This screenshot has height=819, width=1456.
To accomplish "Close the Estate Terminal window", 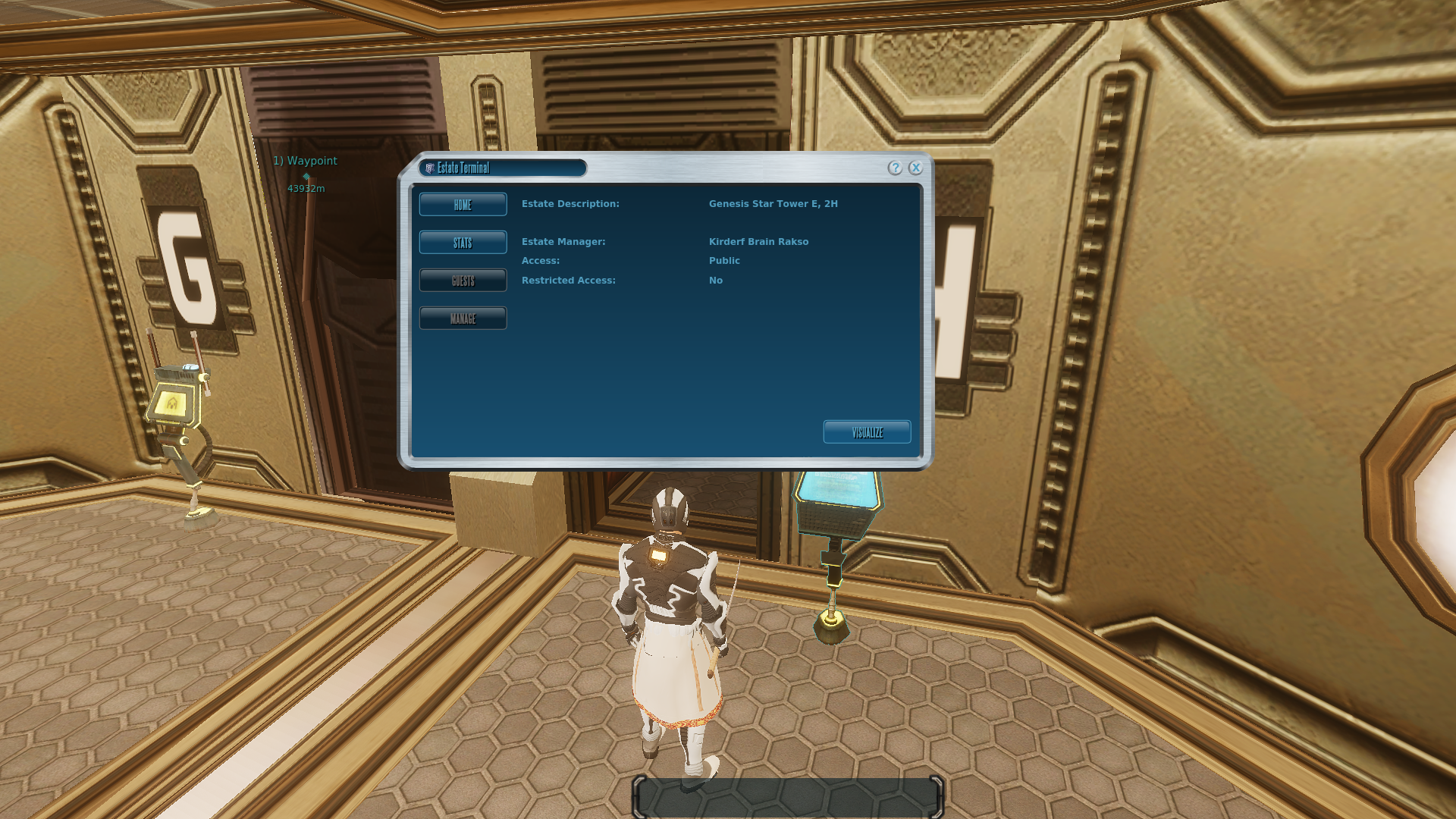I will tap(915, 168).
